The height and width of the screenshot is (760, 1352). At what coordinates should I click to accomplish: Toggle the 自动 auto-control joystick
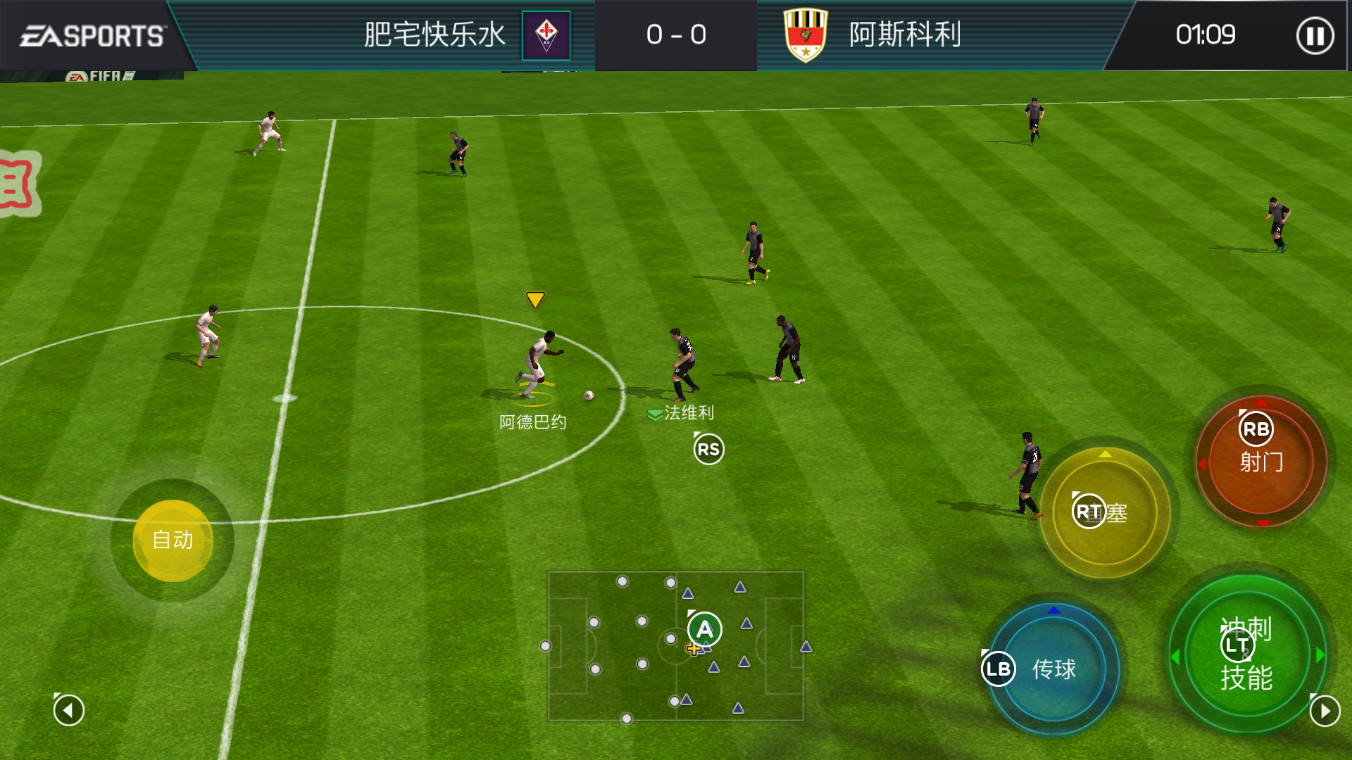pos(171,541)
